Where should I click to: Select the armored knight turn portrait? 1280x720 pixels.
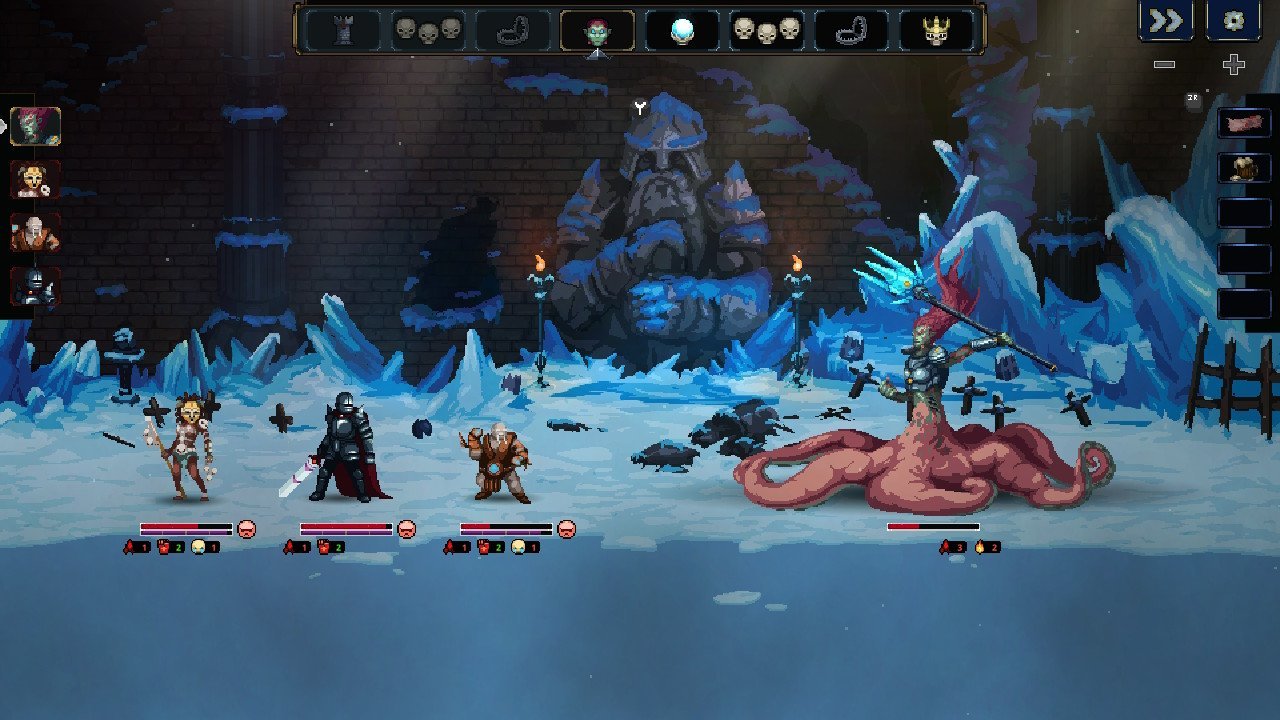pos(36,287)
